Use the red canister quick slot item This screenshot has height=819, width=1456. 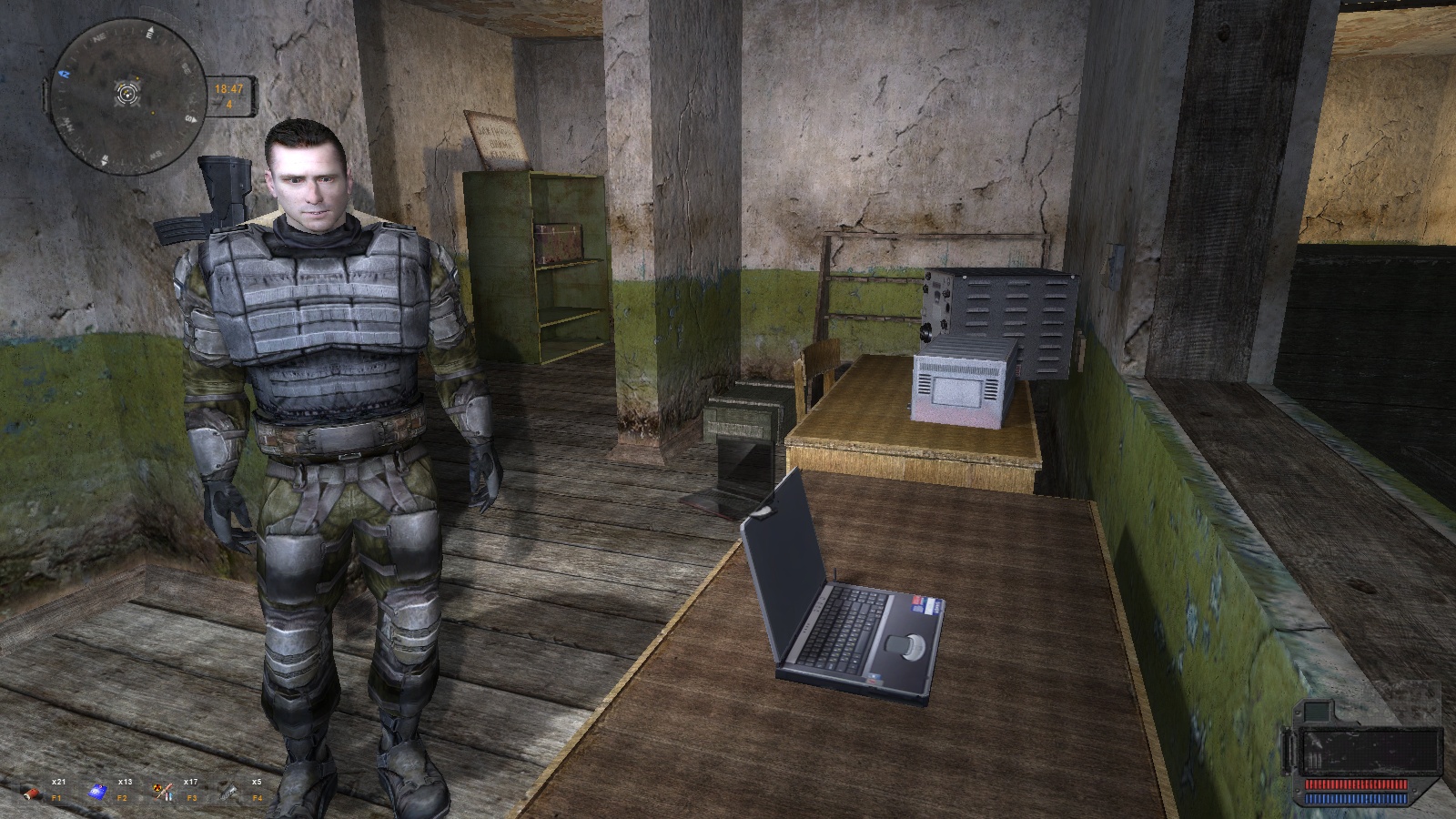[x=33, y=793]
